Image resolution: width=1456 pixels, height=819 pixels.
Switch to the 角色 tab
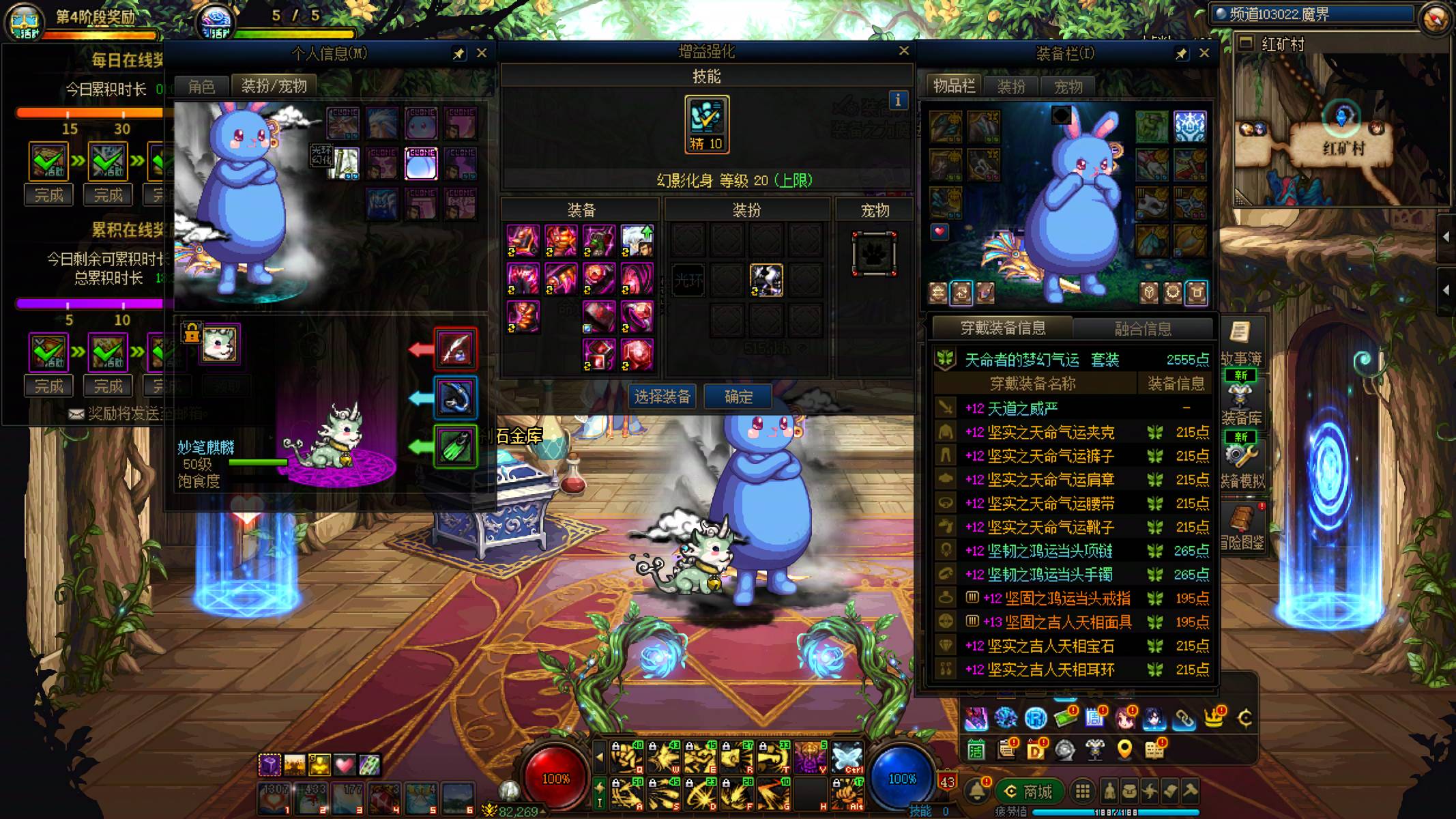(201, 87)
